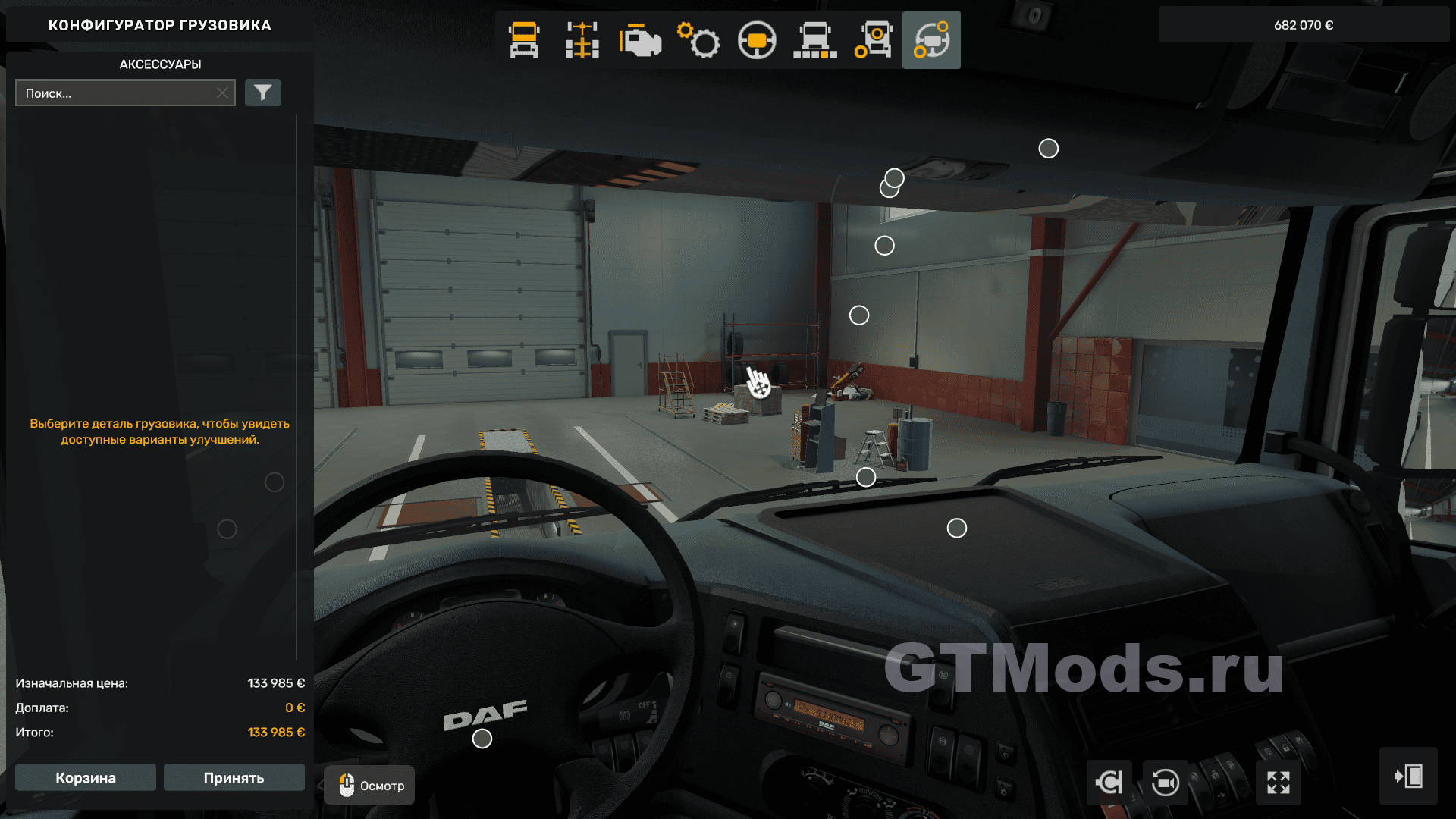Switch to the chassis configuration tab

[x=582, y=40]
